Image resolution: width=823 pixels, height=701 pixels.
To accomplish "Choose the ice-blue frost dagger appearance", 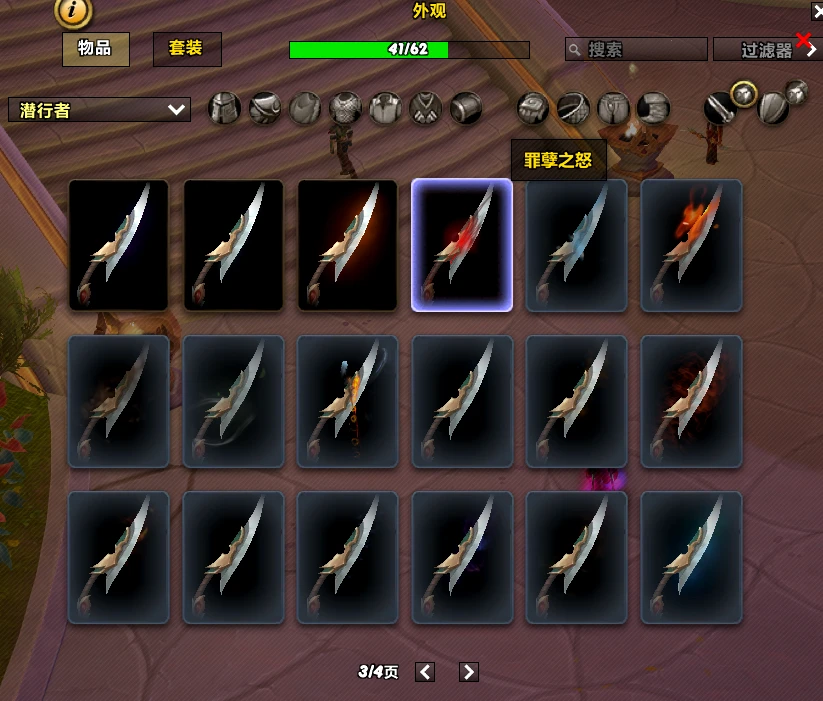I will pyautogui.click(x=576, y=245).
